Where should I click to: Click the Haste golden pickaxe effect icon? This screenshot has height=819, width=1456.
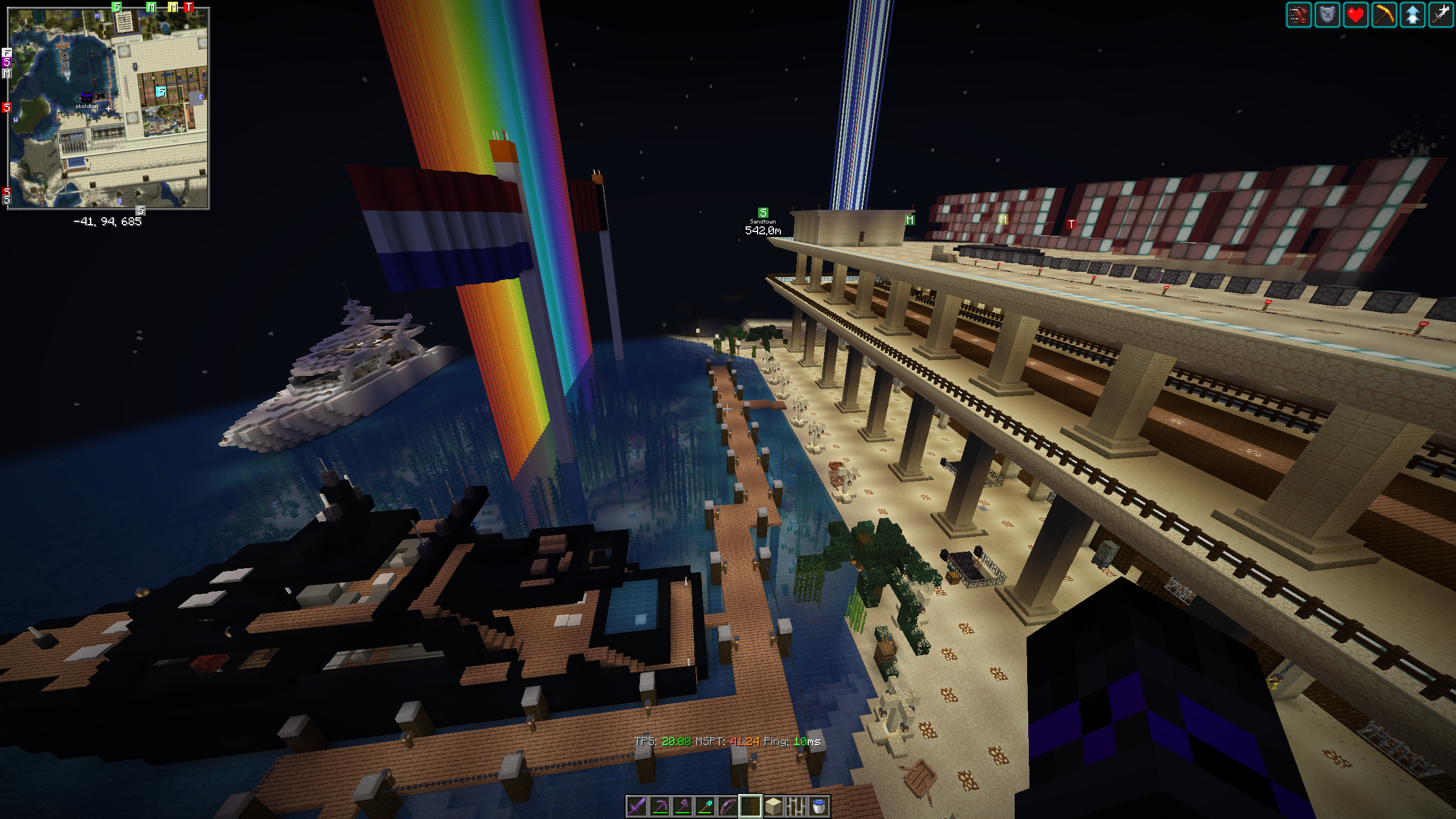pyautogui.click(x=1384, y=15)
